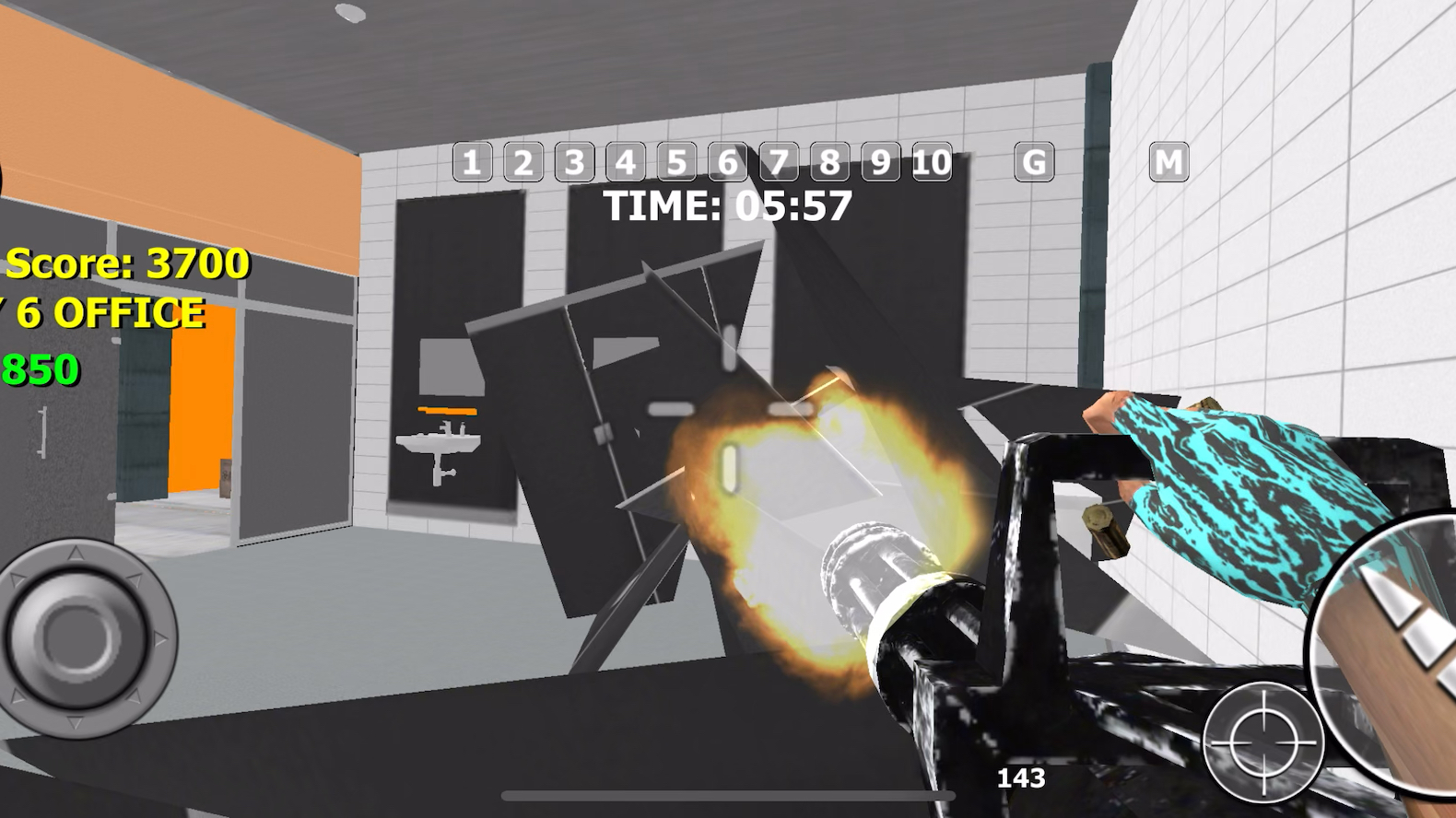This screenshot has width=1456, height=818.
Task: Select weapon slot 7
Action: (x=781, y=163)
